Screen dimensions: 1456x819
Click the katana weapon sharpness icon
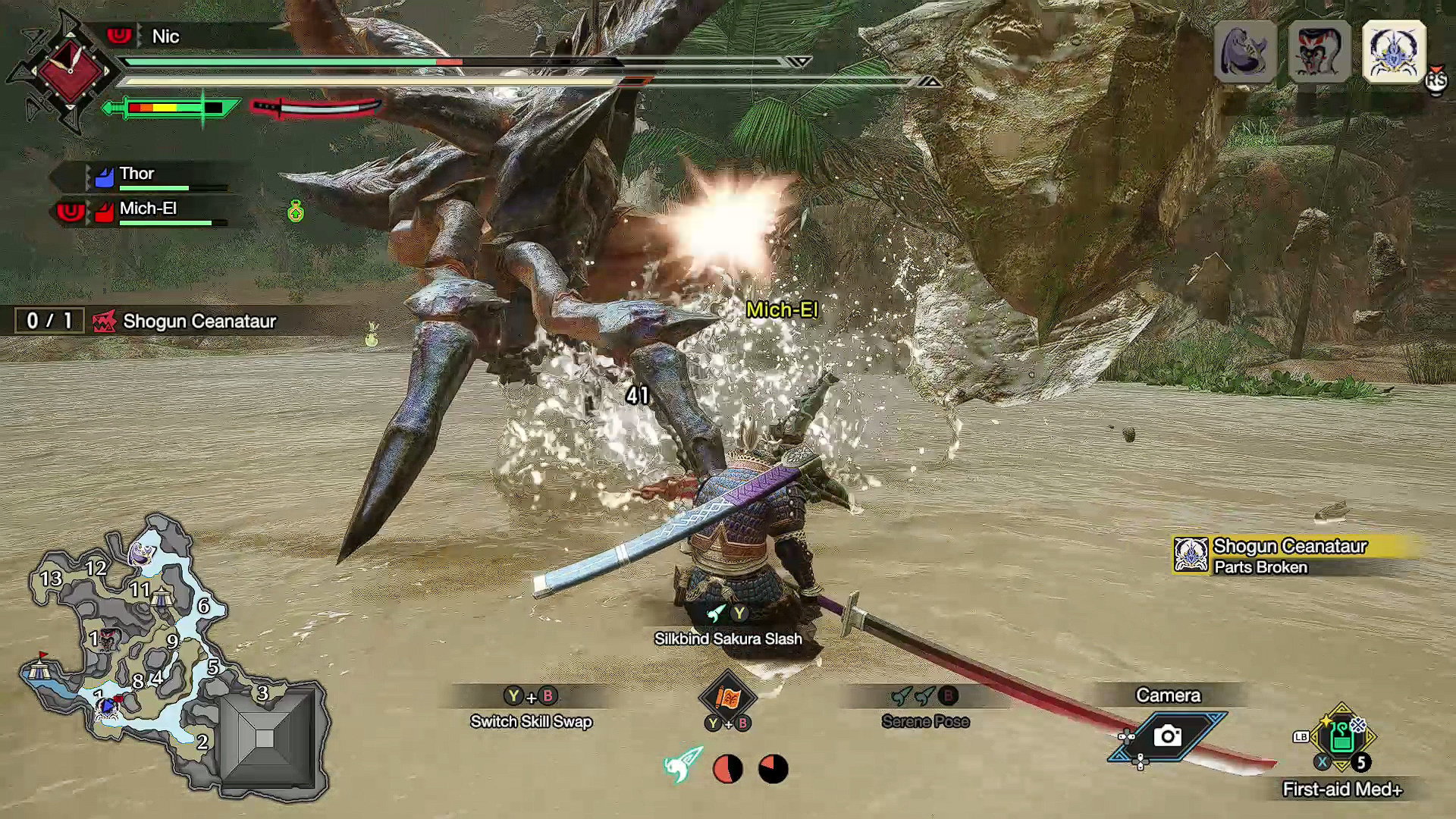point(318,108)
